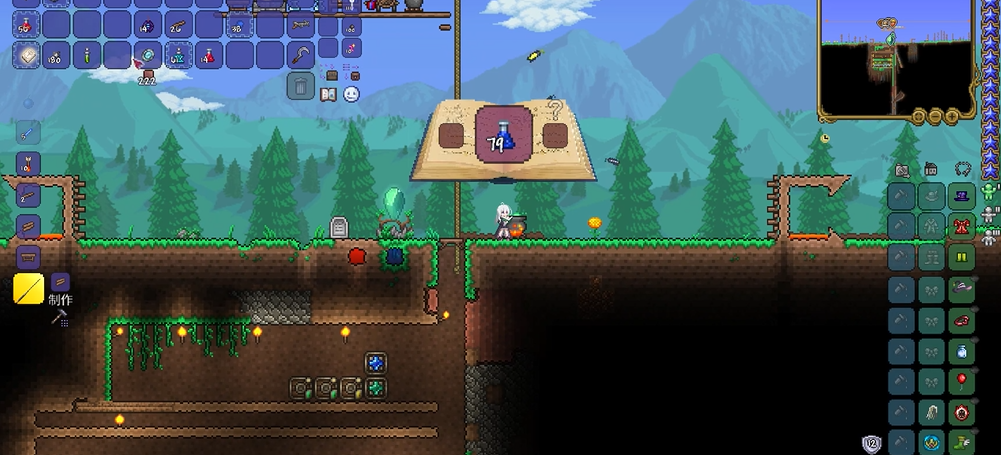Viewport: 1001px width, 455px height.
Task: Select the green boots accessory slot
Action: 962,441
